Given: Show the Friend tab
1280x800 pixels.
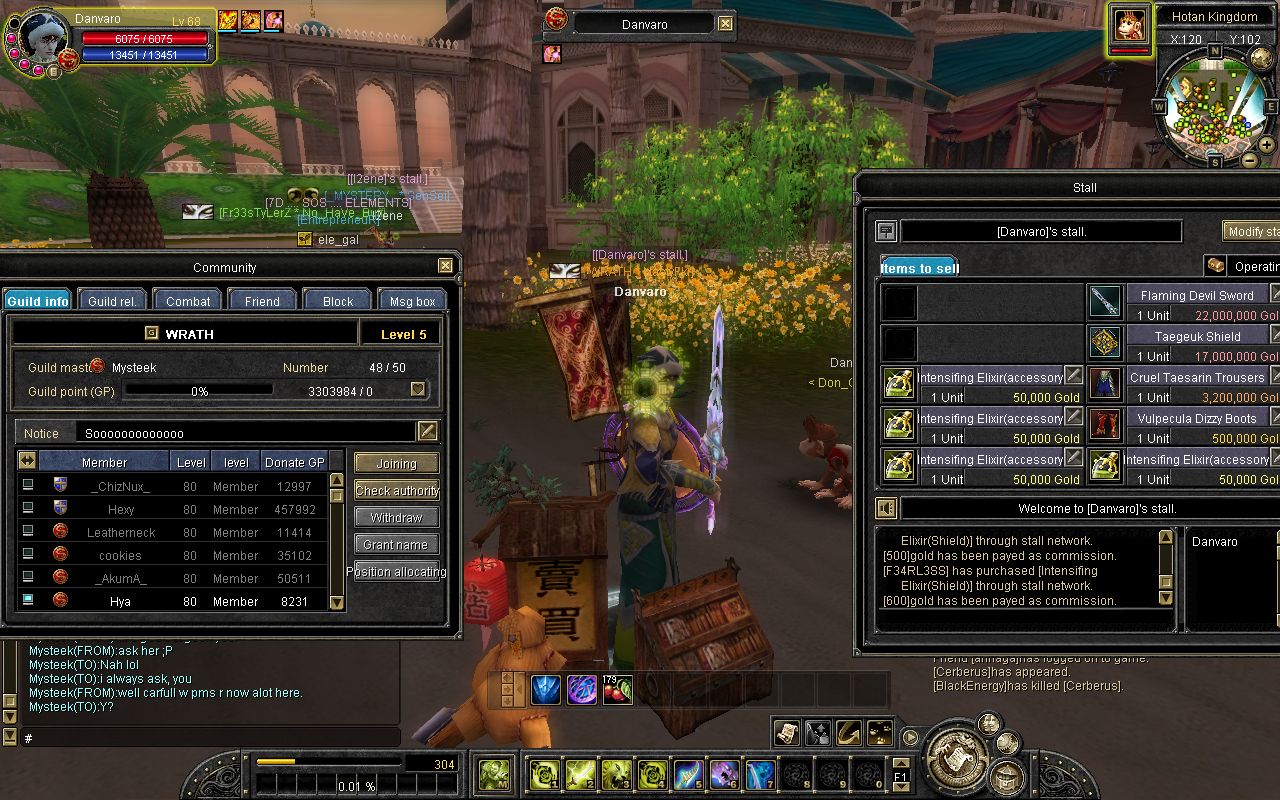Looking at the screenshot, I should pos(262,301).
